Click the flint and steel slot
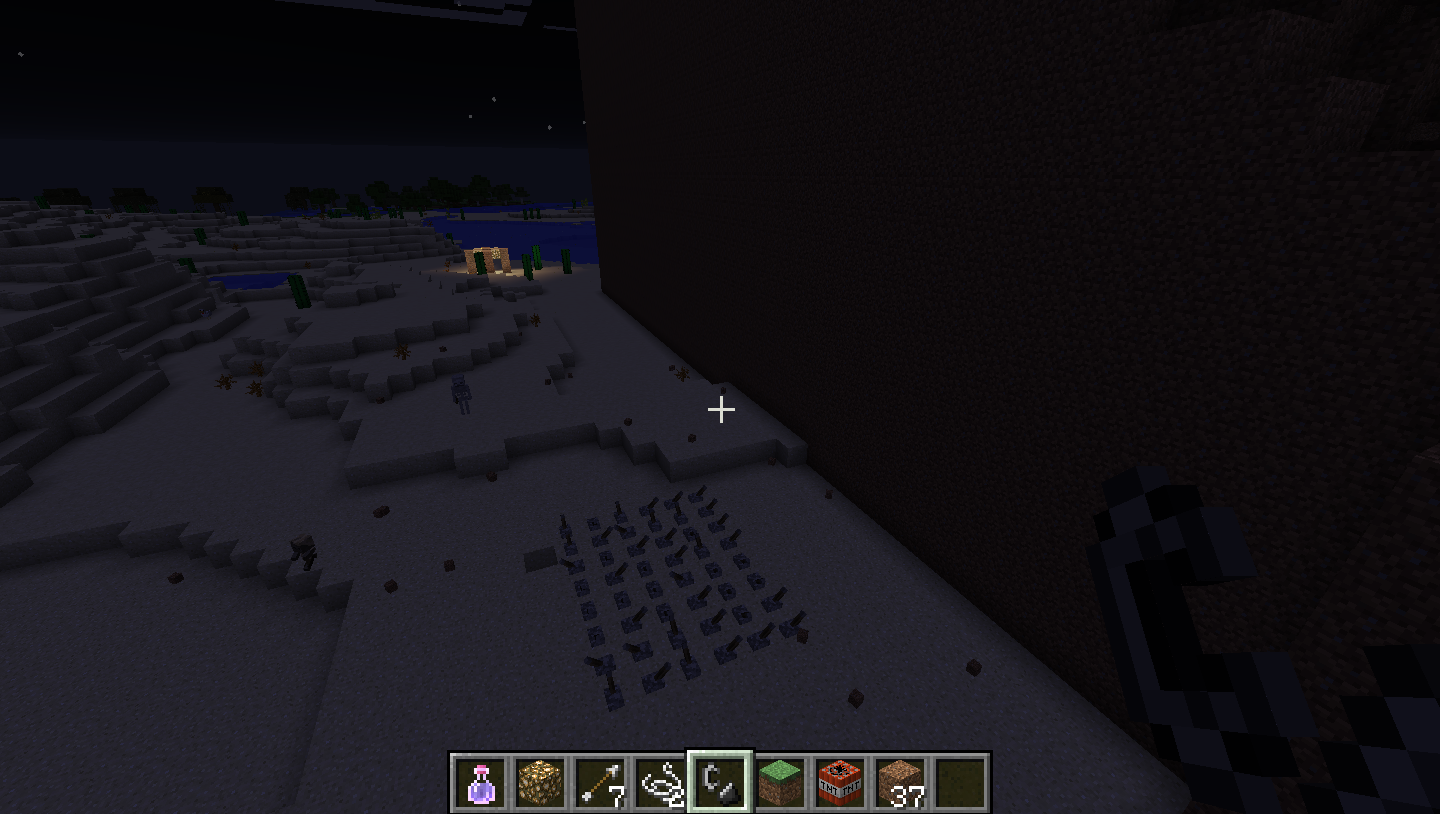Image resolution: width=1440 pixels, height=814 pixels. point(720,782)
